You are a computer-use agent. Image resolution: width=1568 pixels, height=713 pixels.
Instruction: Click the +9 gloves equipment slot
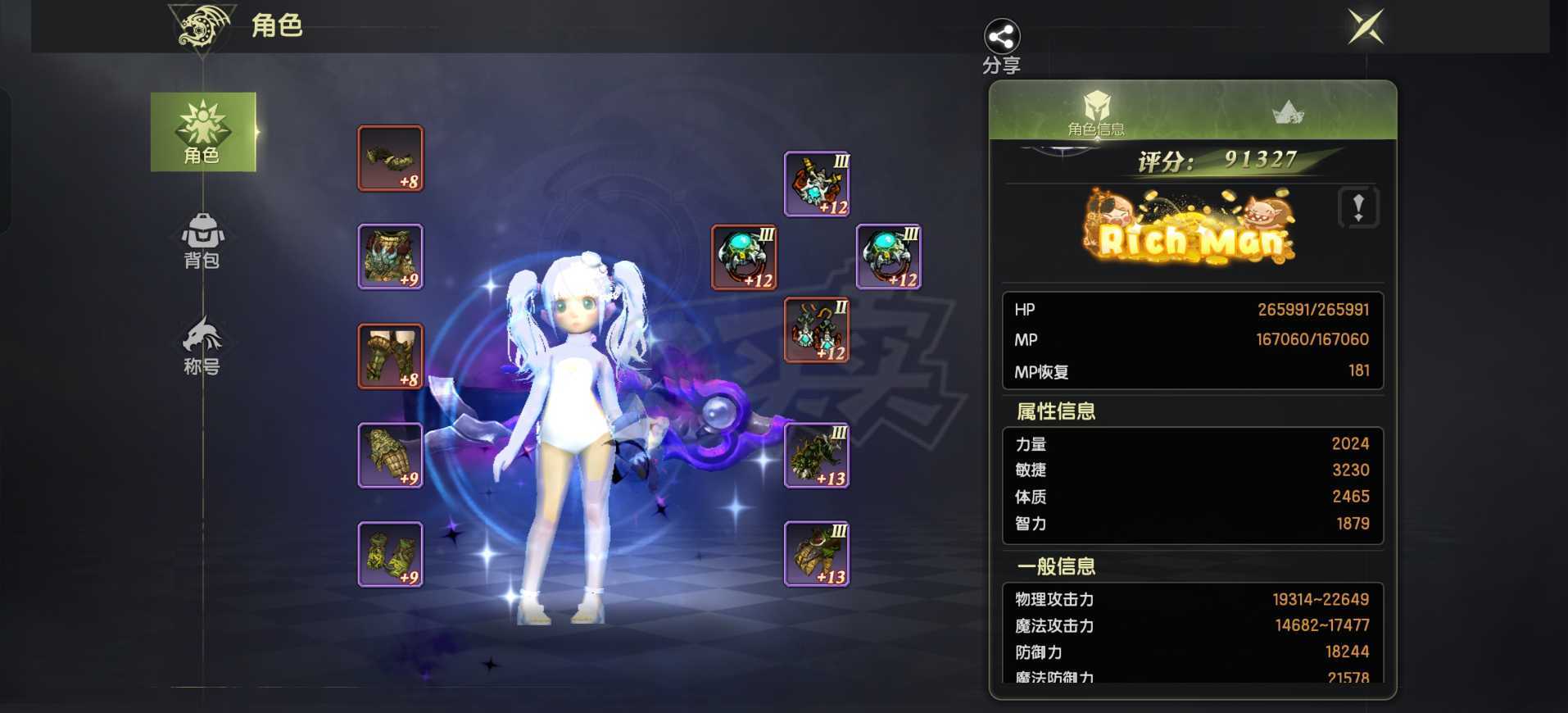click(390, 454)
